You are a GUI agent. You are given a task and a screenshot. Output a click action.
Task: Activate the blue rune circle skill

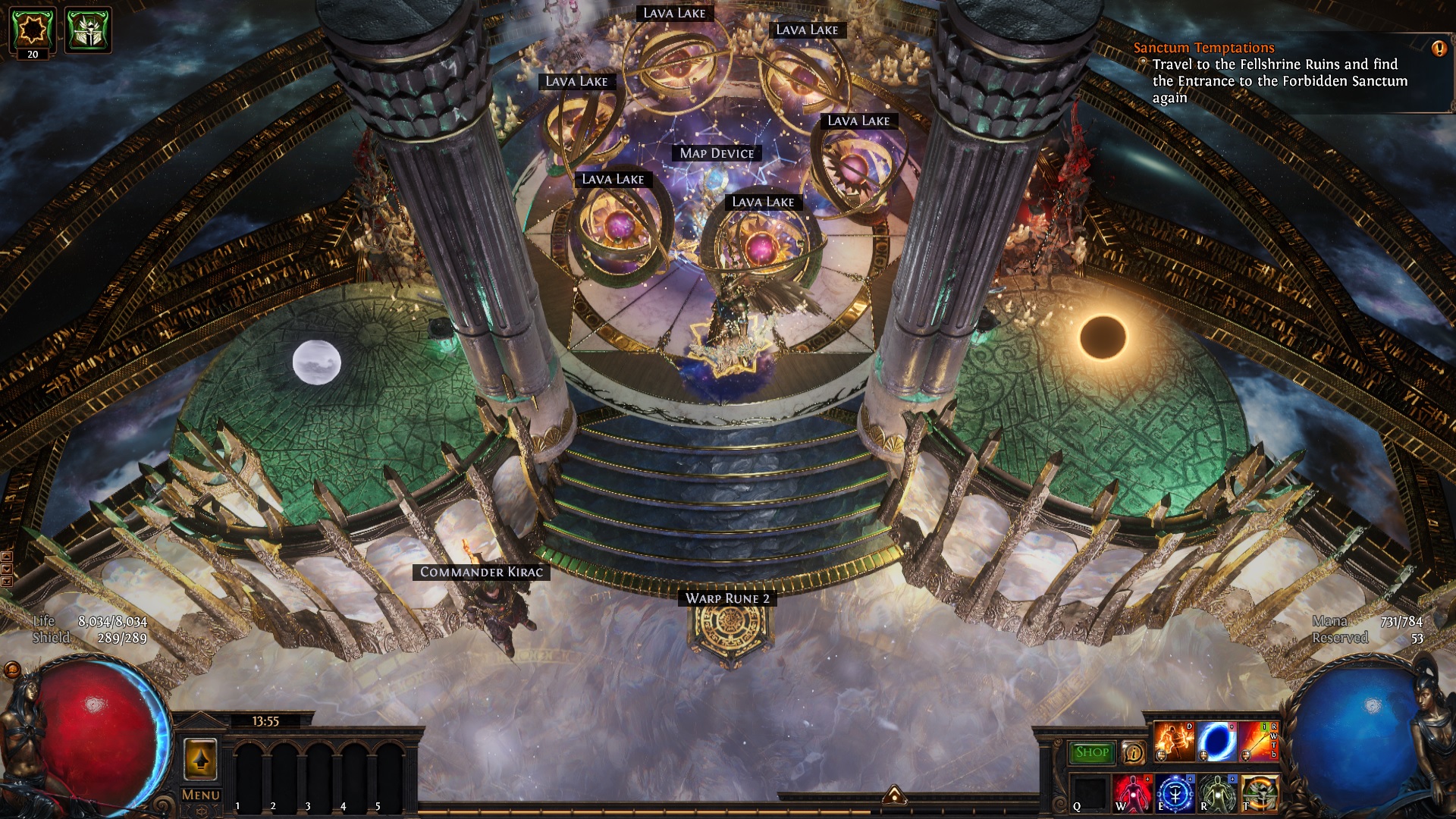click(x=1175, y=795)
